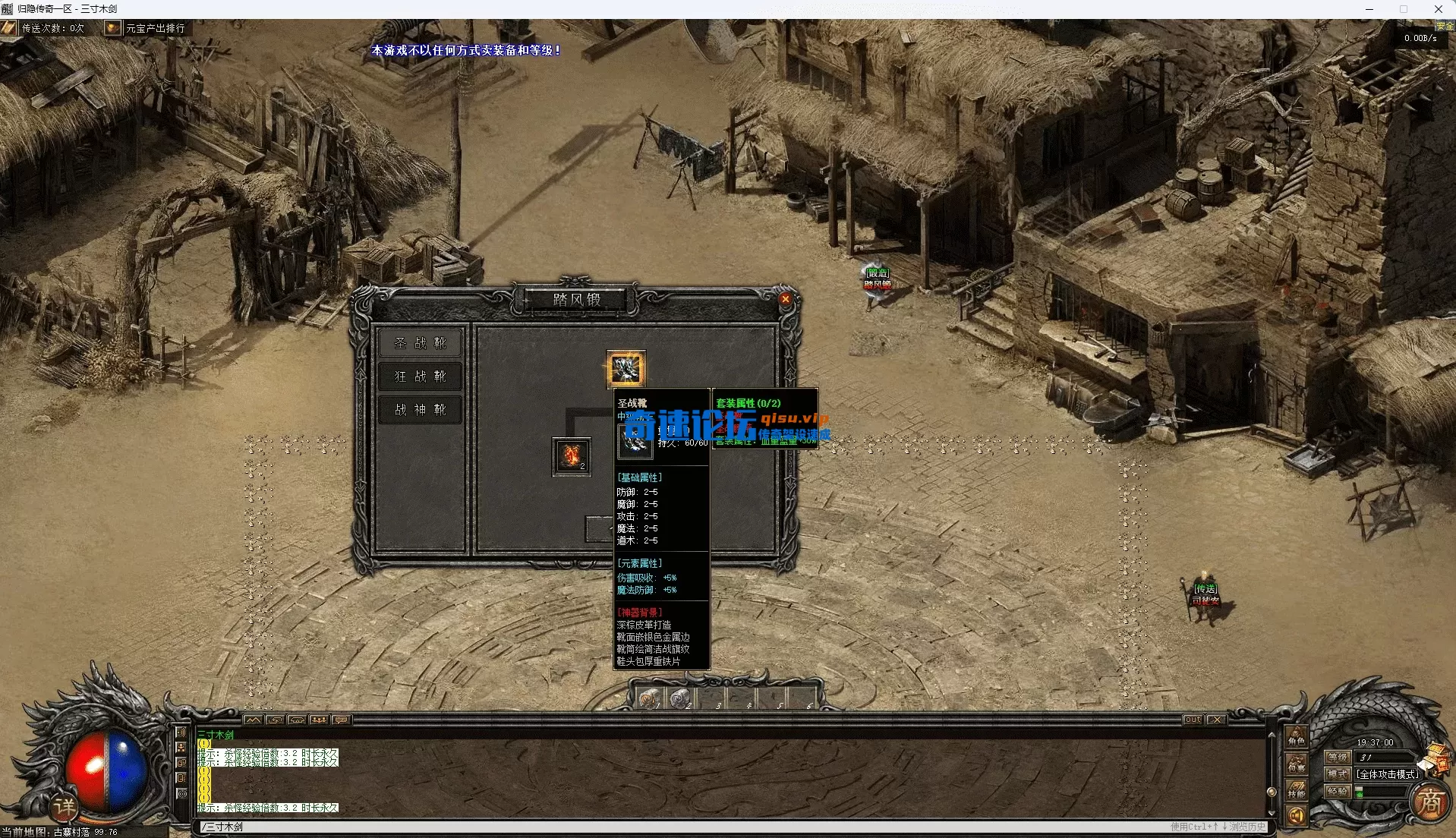Viewport: 1456px width, 838px height.
Task: Open the 包裹 inventory bag
Action: 1296,765
